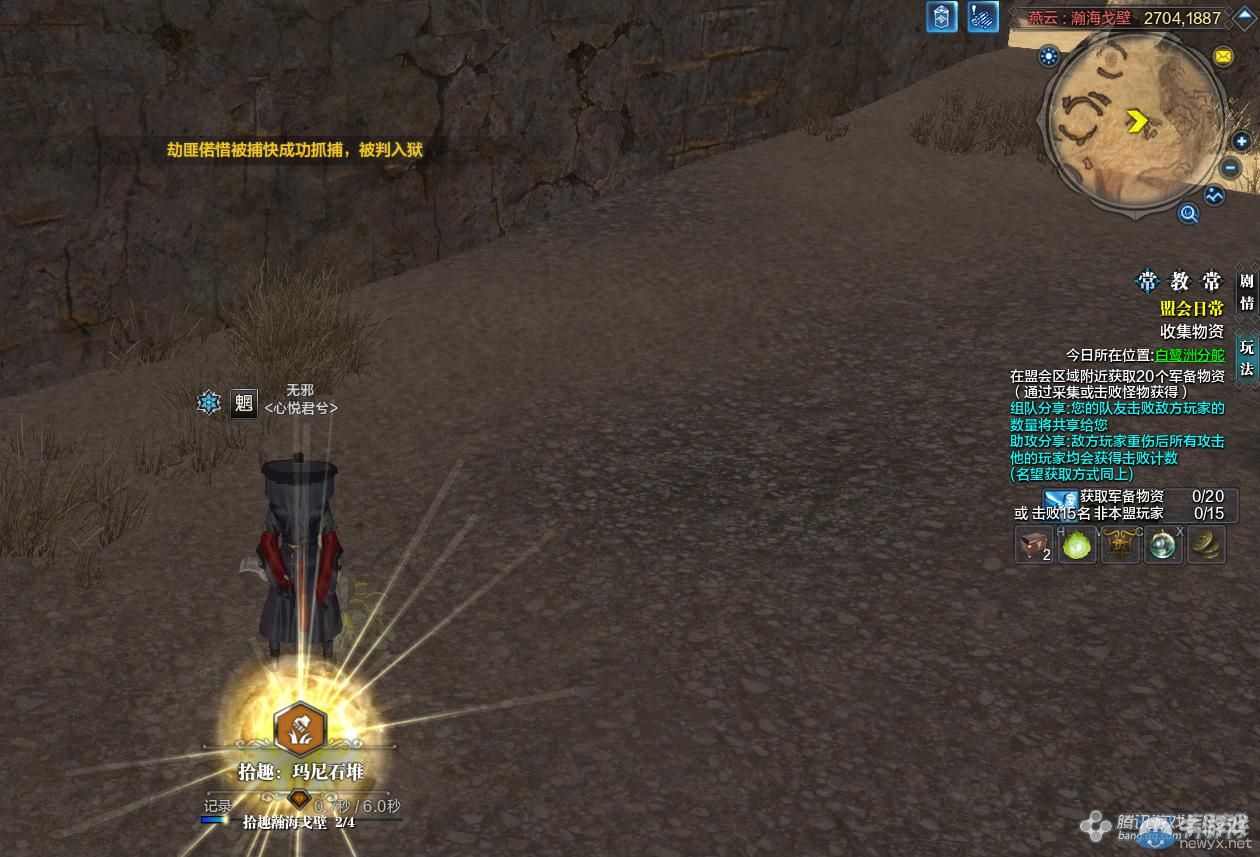1260x857 pixels.
Task: Zoom in the minimap with plus button
Action: pos(1242,142)
